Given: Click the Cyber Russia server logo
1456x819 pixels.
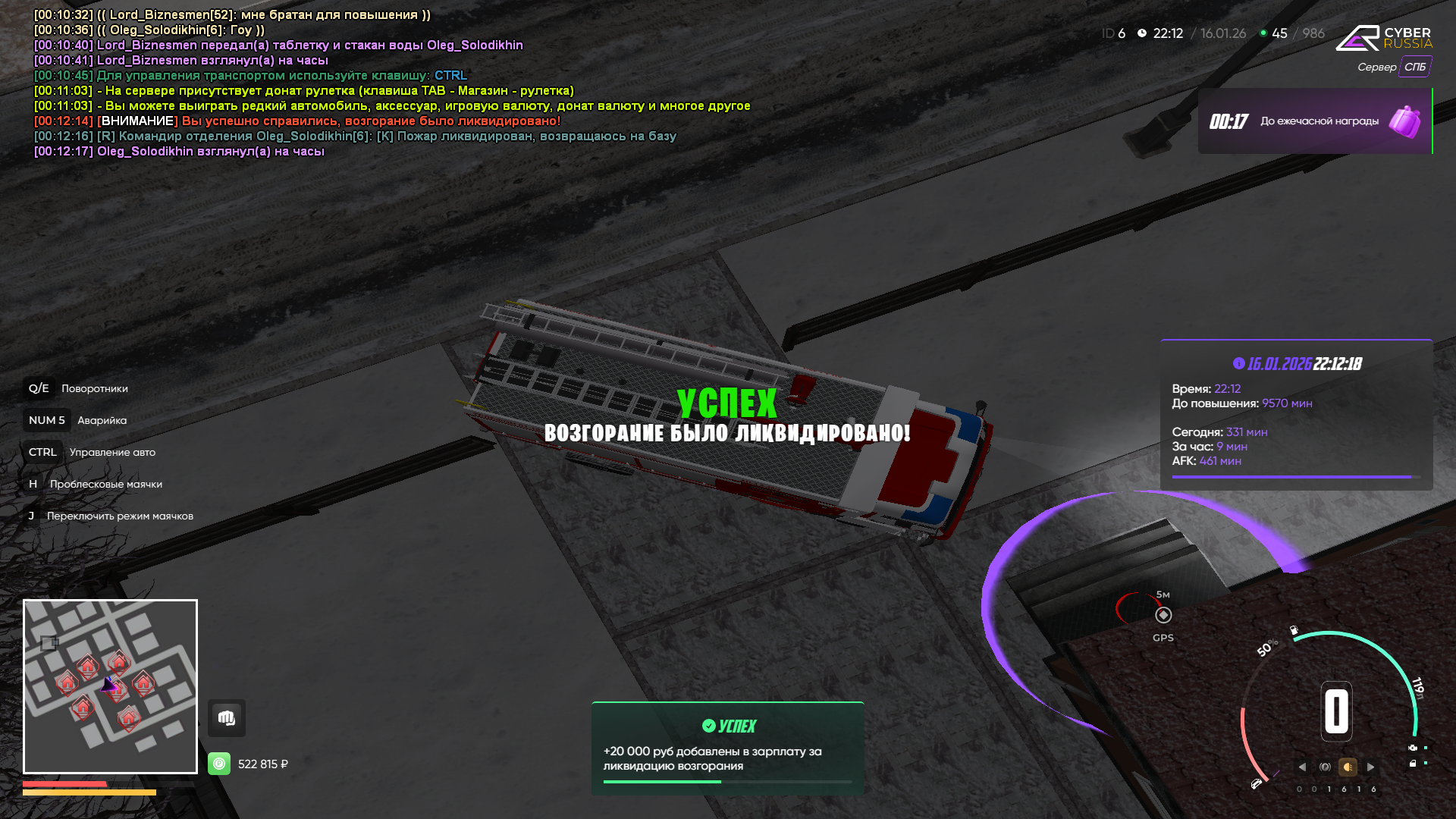Looking at the screenshot, I should point(1383,38).
